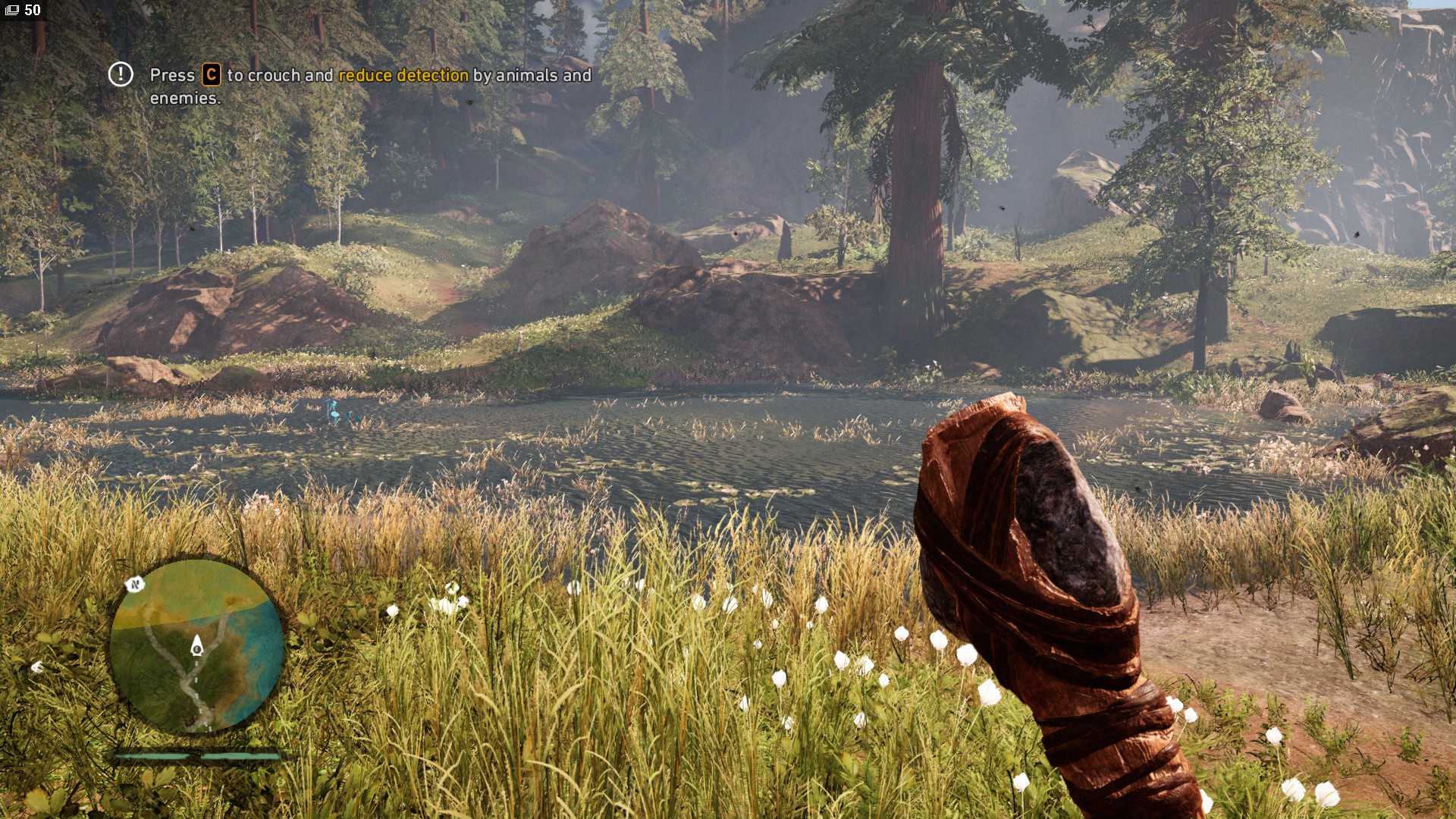This screenshot has width=1456, height=819.
Task: Click the exclamation tutorial hint icon
Action: [x=121, y=74]
